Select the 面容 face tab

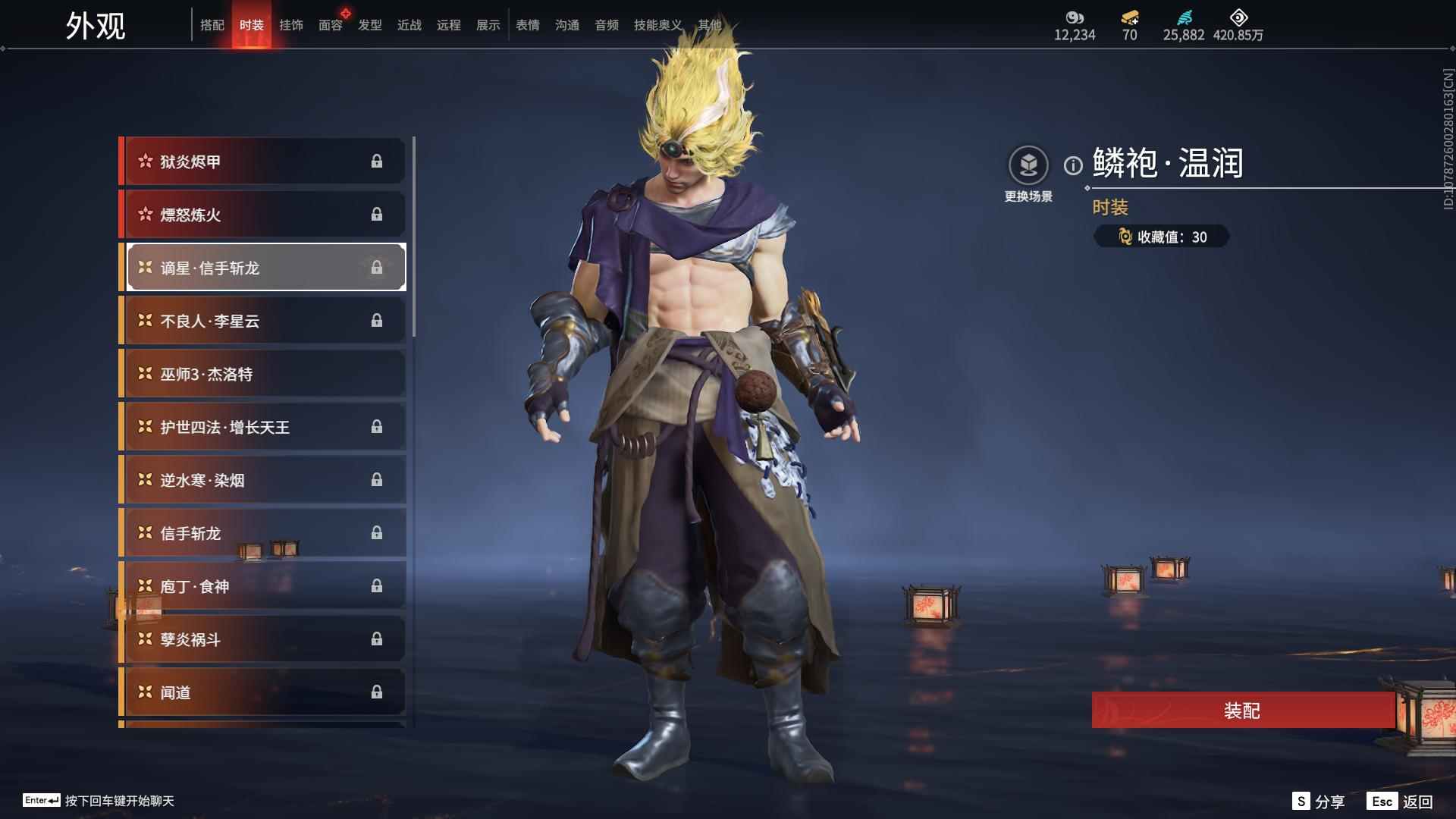pos(330,25)
